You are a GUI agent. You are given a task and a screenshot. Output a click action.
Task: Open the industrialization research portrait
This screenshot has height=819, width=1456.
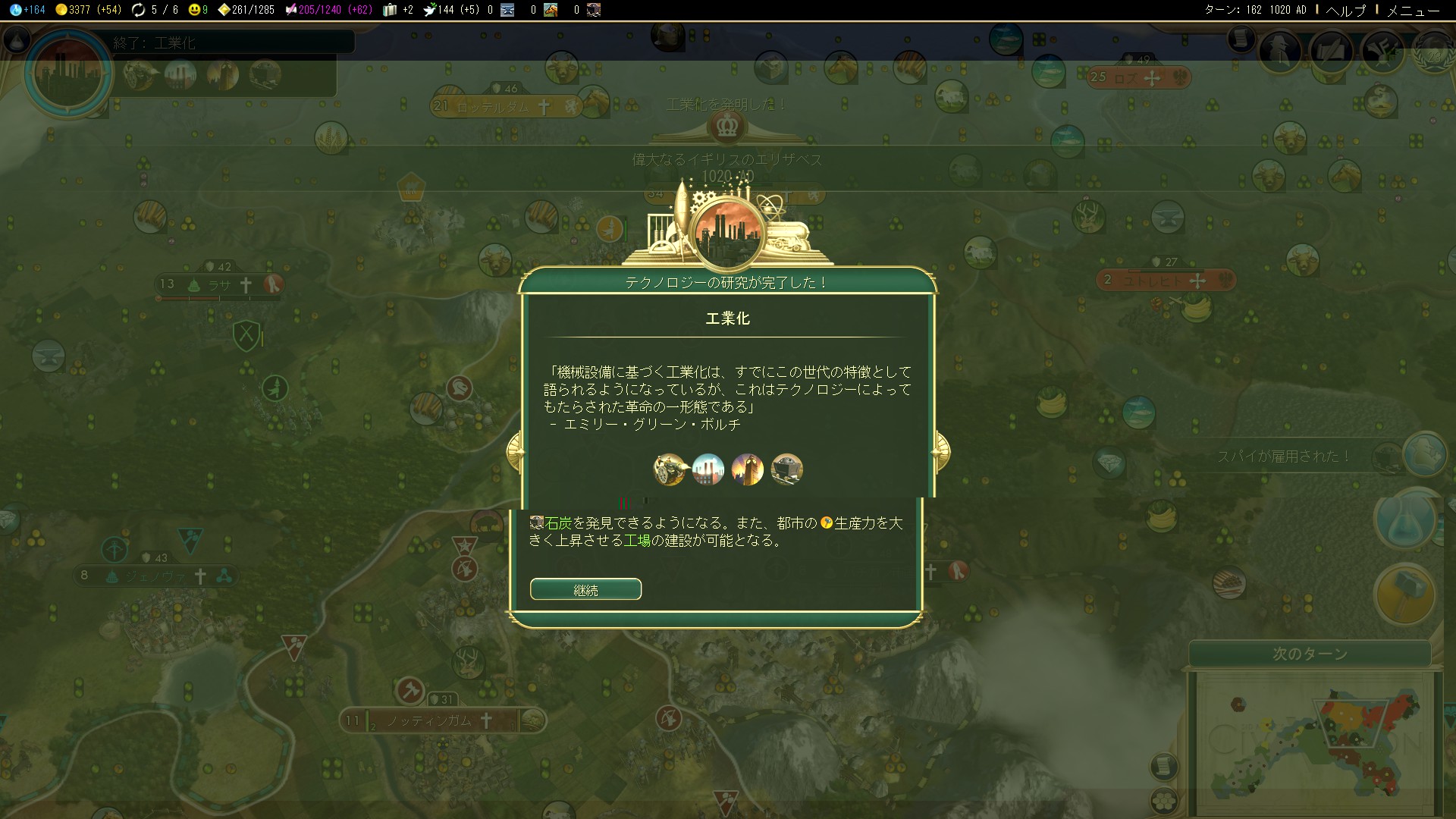coord(68,72)
